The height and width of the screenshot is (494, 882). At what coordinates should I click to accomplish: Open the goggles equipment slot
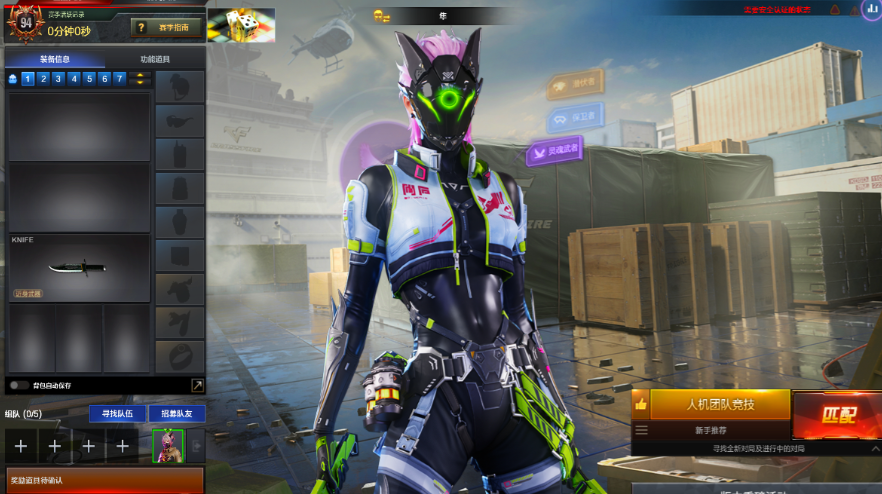click(x=180, y=121)
